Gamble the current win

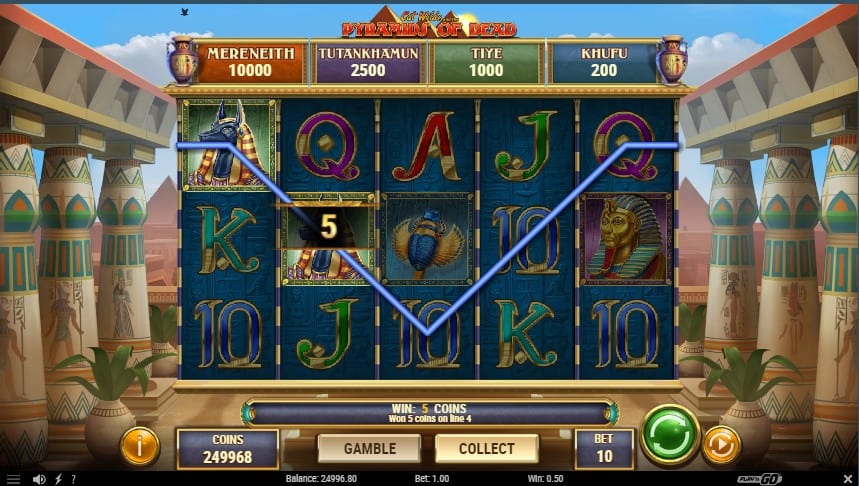369,448
